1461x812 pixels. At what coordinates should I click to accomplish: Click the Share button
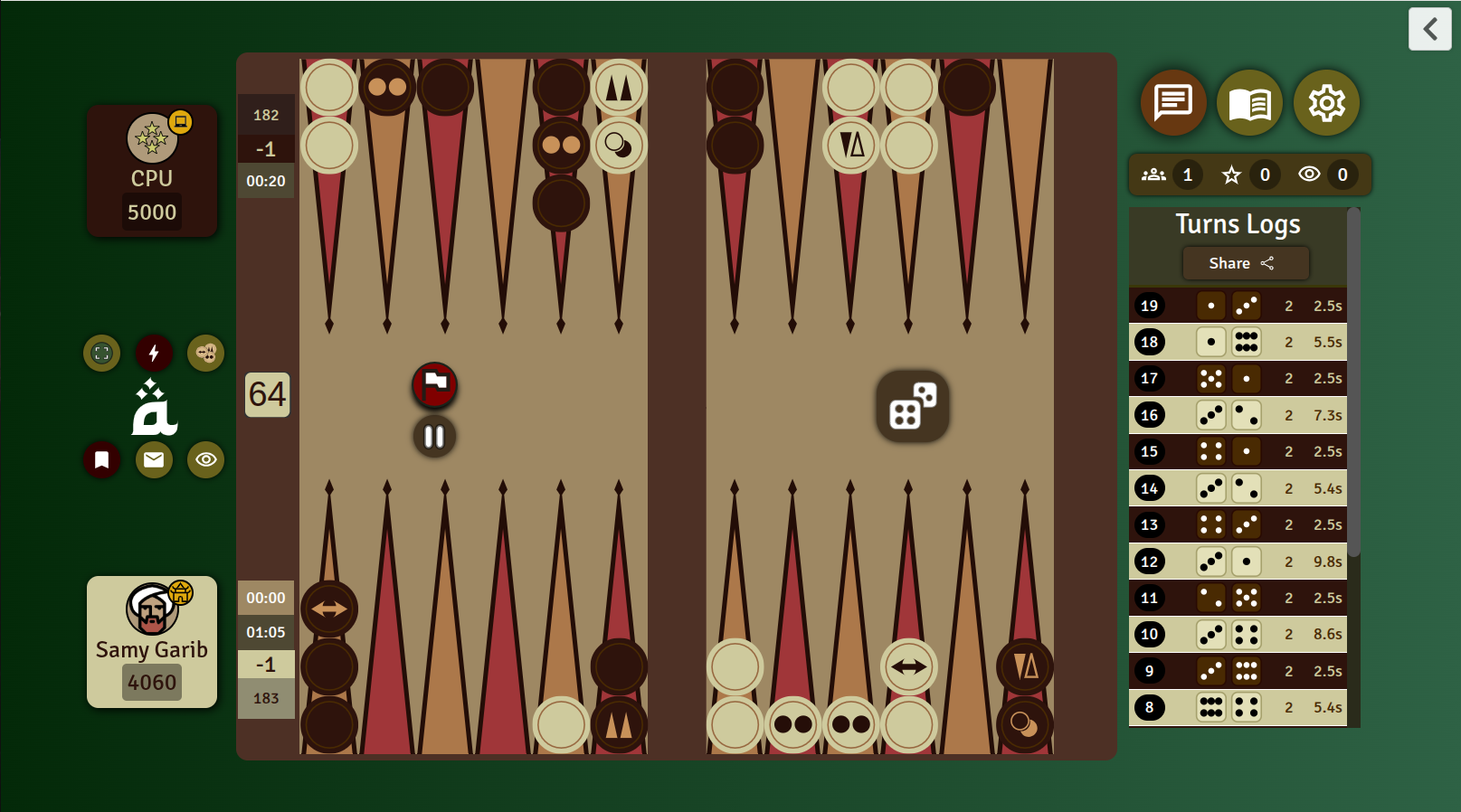pos(1245,263)
